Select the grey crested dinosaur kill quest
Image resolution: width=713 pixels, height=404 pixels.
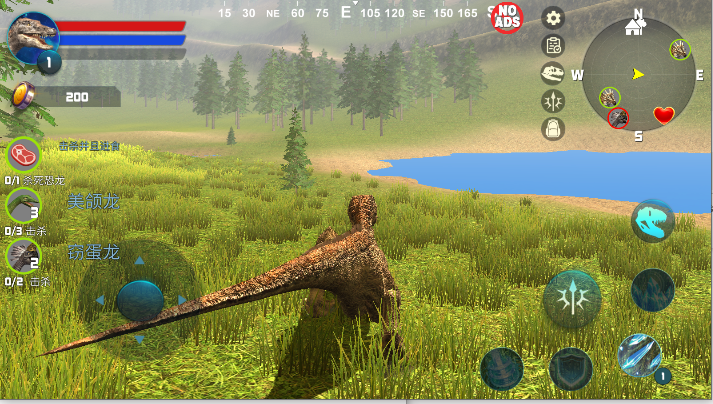(x=22, y=256)
